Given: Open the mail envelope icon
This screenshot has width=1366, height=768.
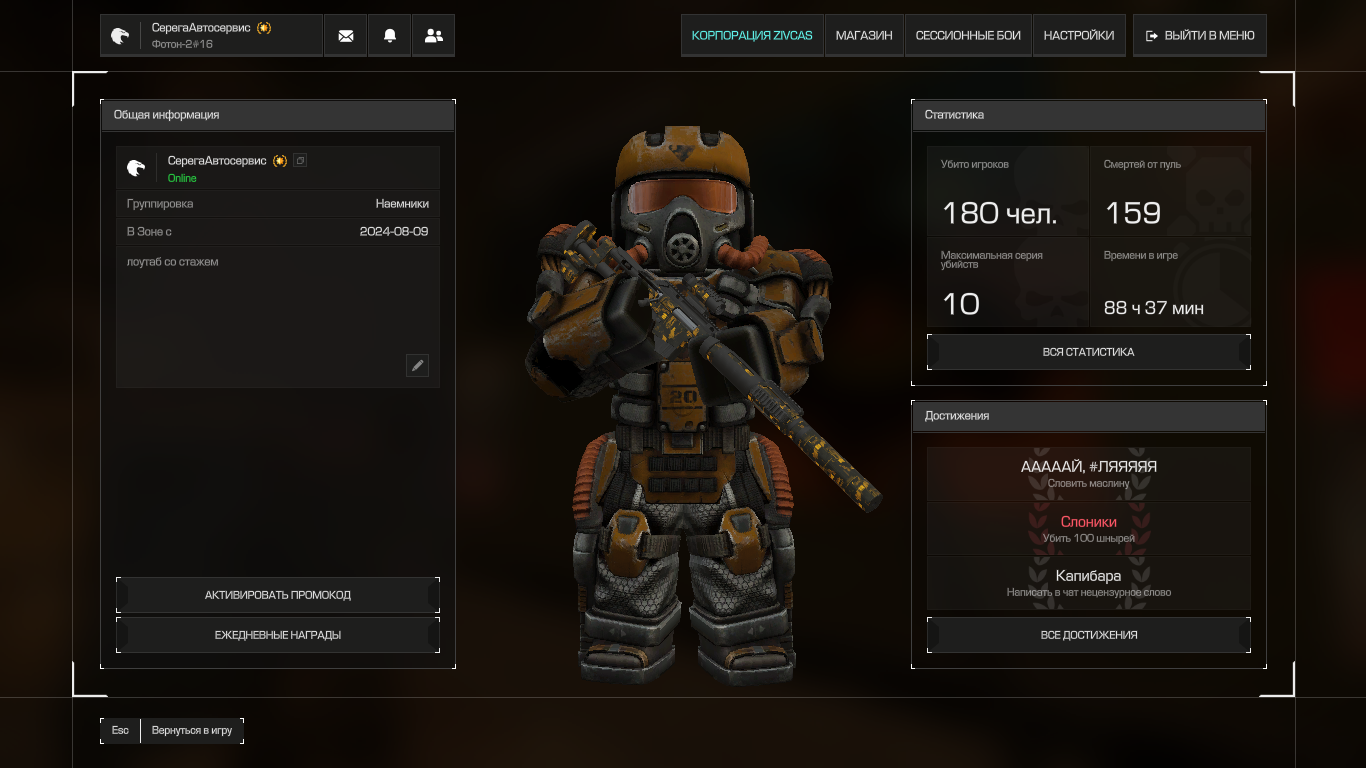Looking at the screenshot, I should (346, 36).
